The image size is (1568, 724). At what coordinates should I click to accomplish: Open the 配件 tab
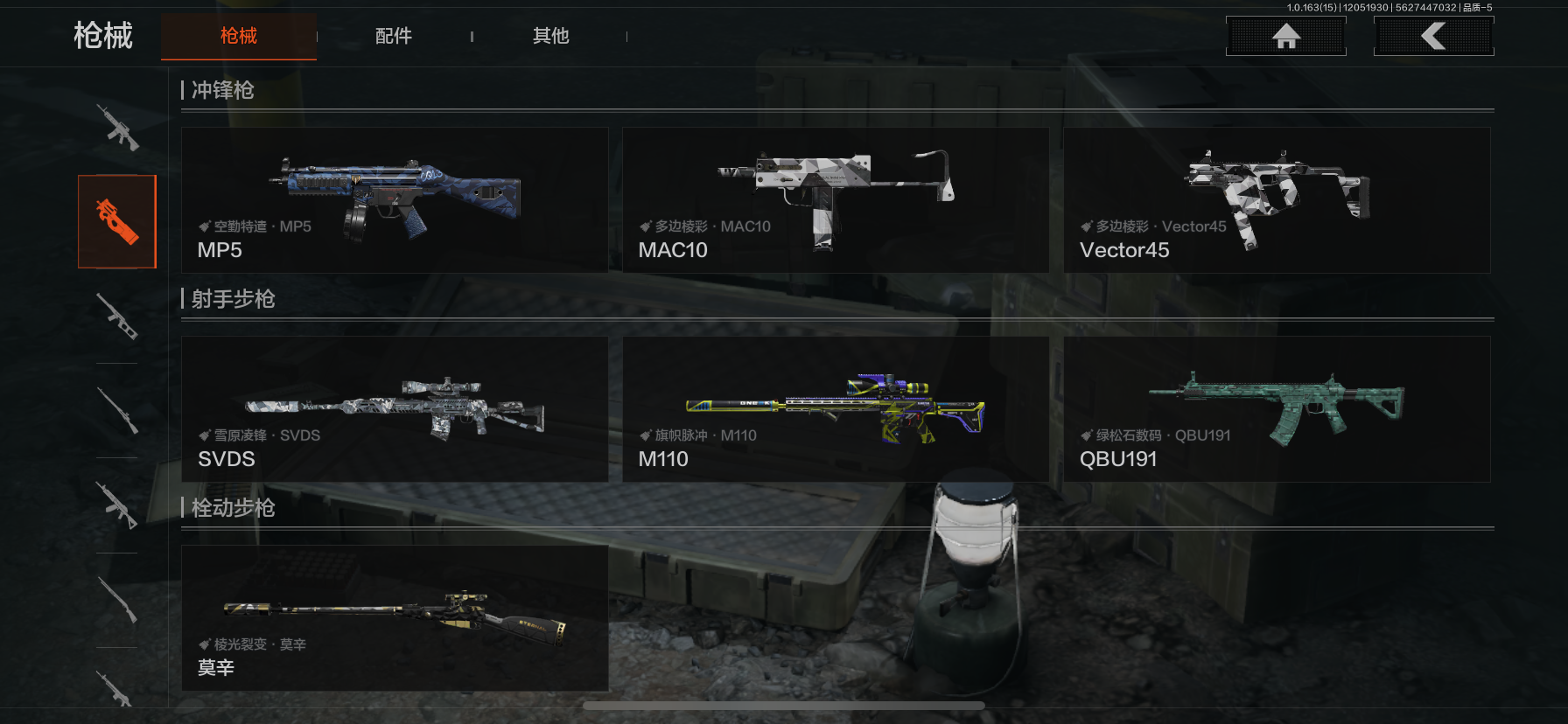click(x=394, y=36)
